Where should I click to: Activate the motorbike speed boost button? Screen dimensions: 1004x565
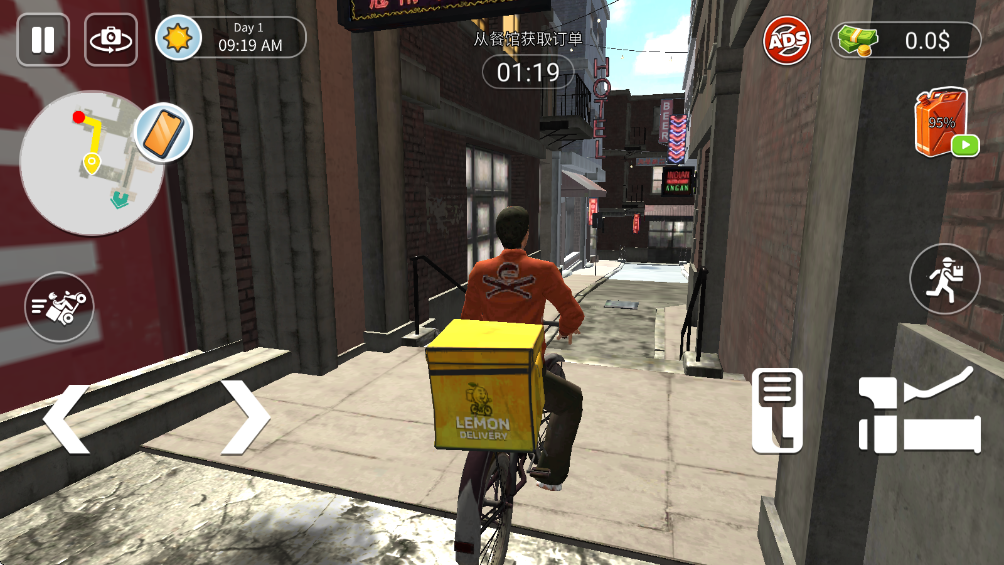59,307
